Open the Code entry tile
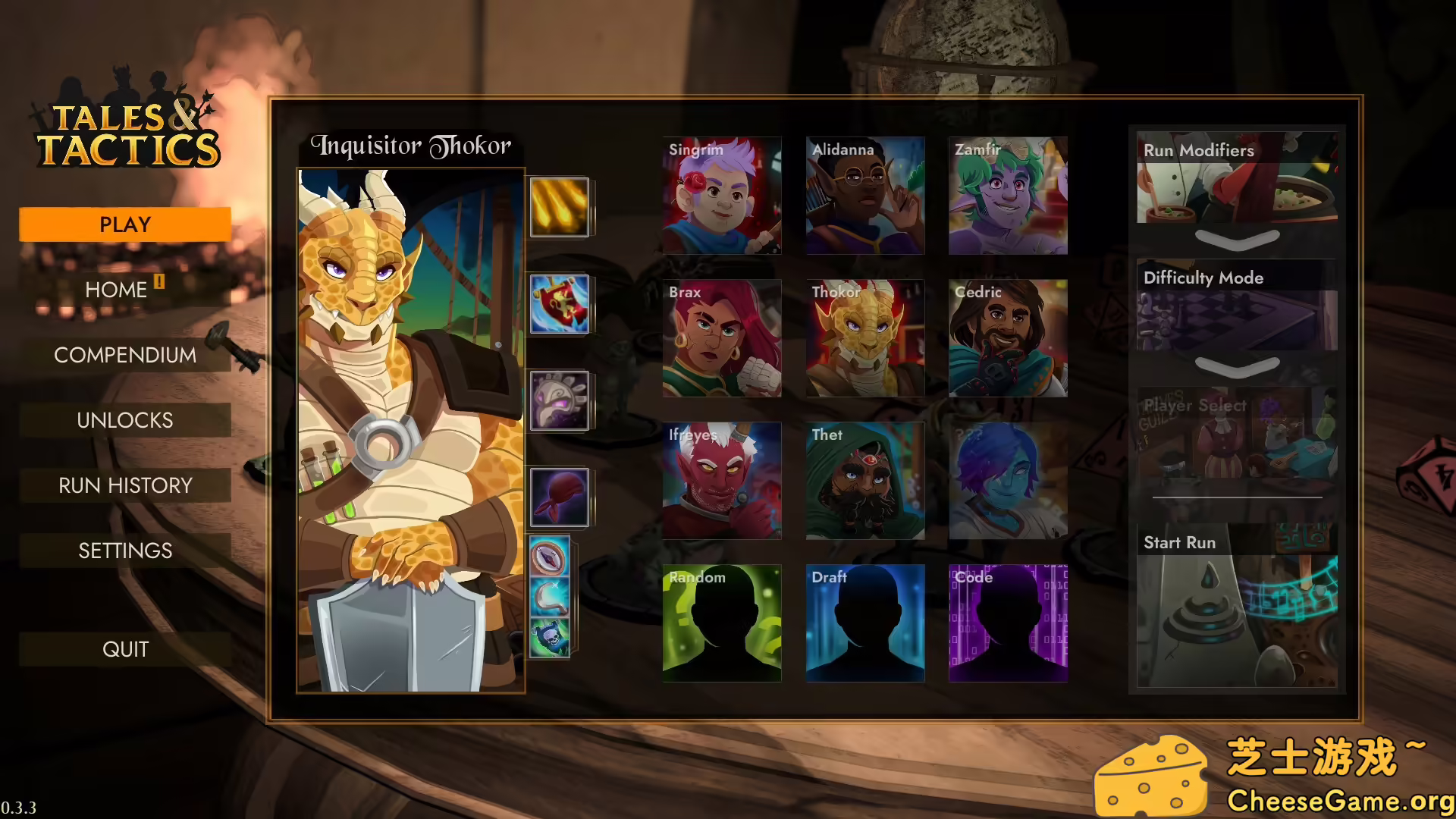The height and width of the screenshot is (819, 1456). click(x=1008, y=623)
